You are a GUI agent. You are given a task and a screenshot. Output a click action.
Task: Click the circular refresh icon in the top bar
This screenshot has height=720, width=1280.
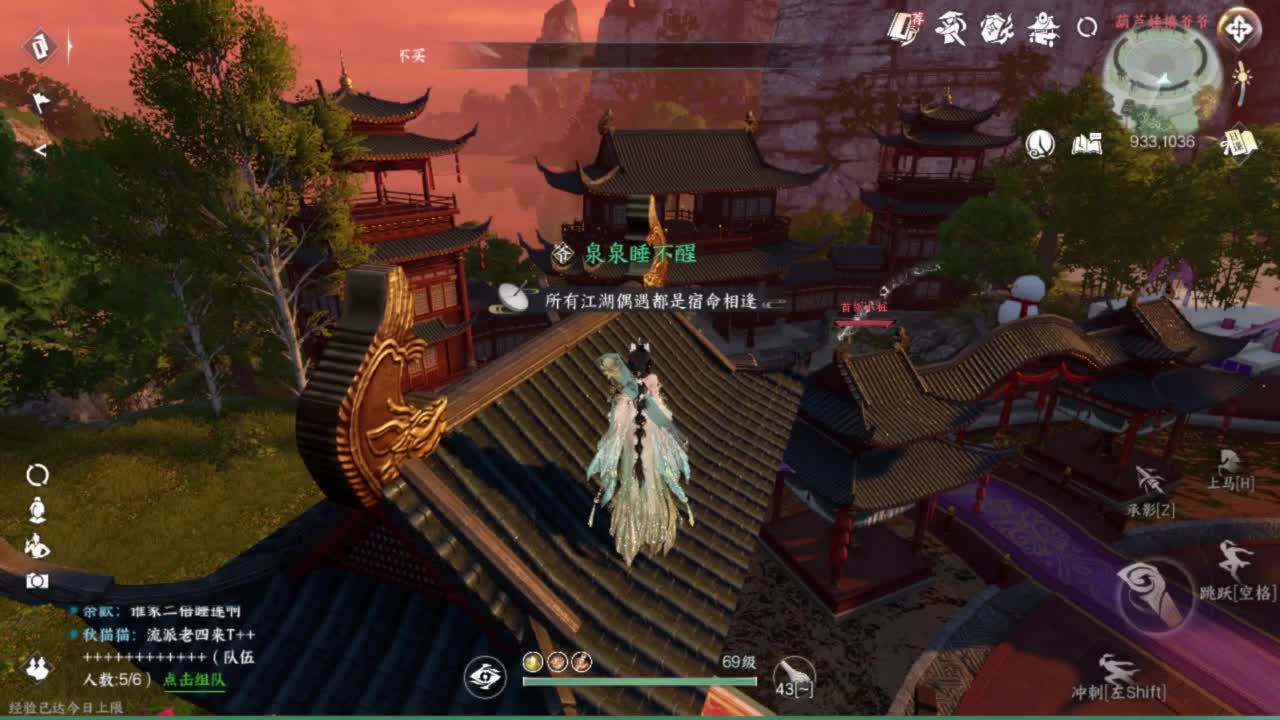1088,28
